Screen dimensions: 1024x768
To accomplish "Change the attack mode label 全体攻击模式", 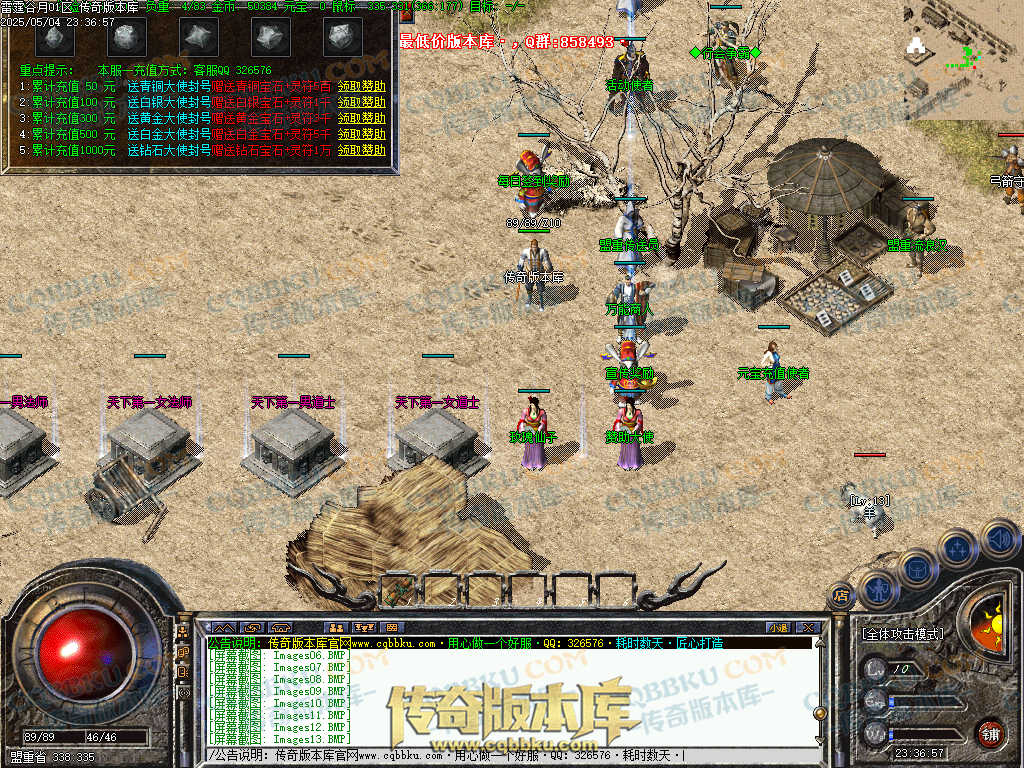I will pyautogui.click(x=901, y=634).
